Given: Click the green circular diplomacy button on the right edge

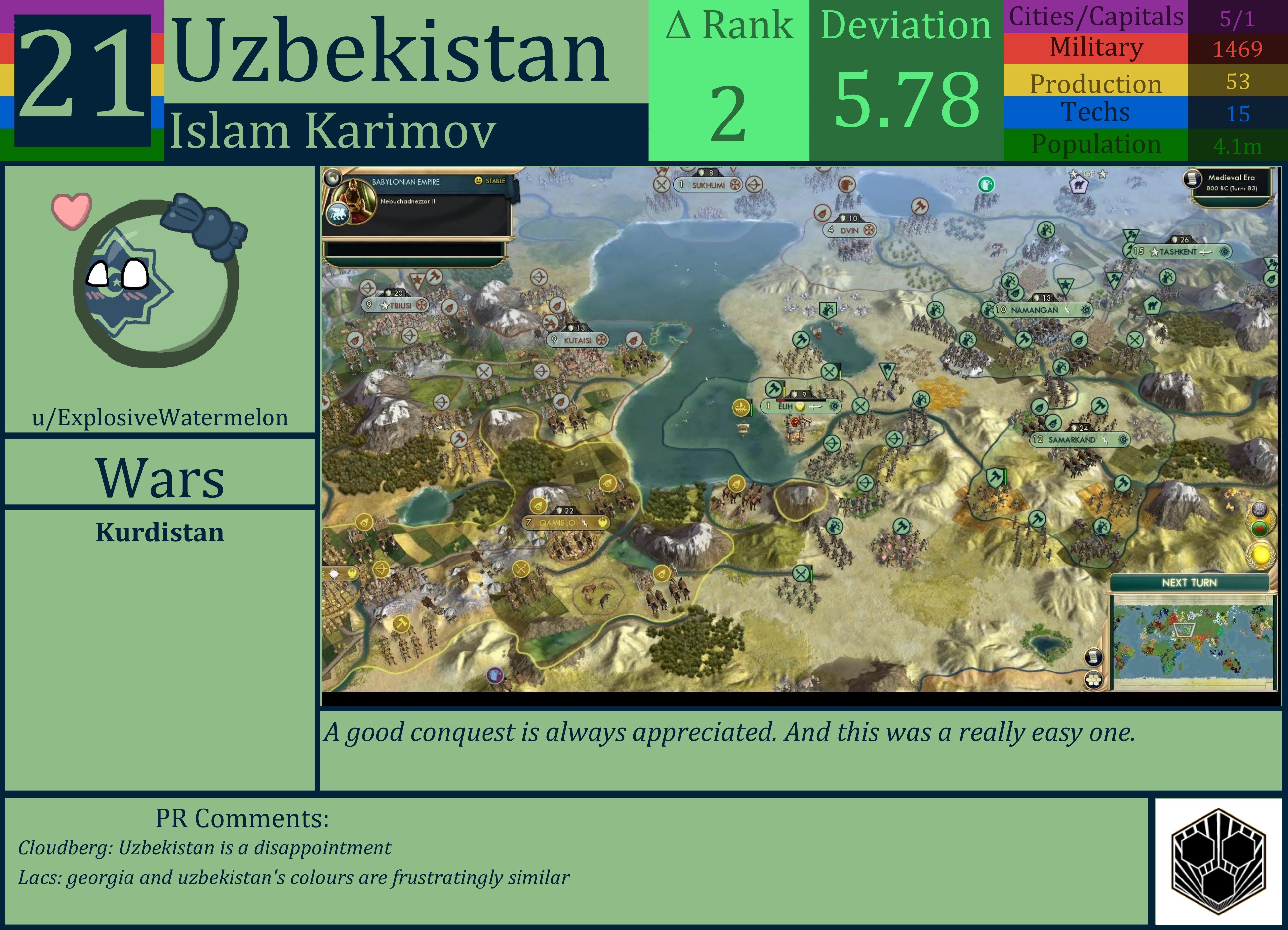Looking at the screenshot, I should 1260,529.
